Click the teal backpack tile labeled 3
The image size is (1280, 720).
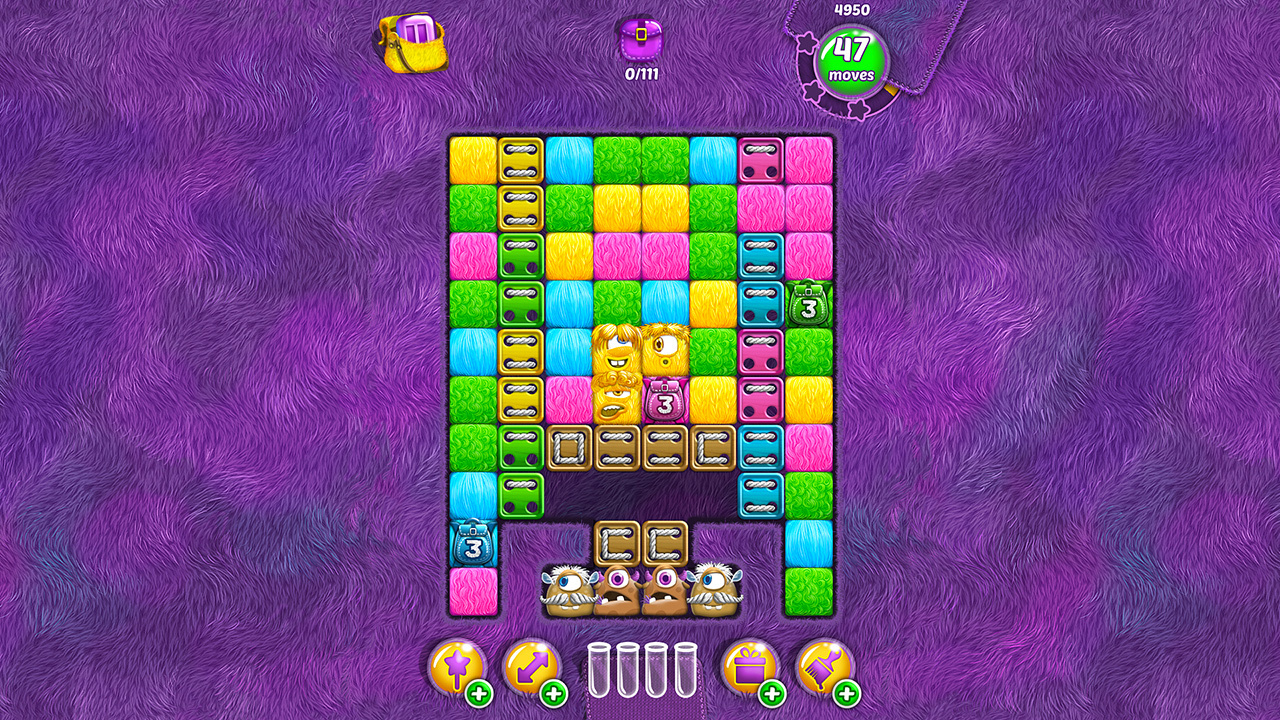coord(474,541)
